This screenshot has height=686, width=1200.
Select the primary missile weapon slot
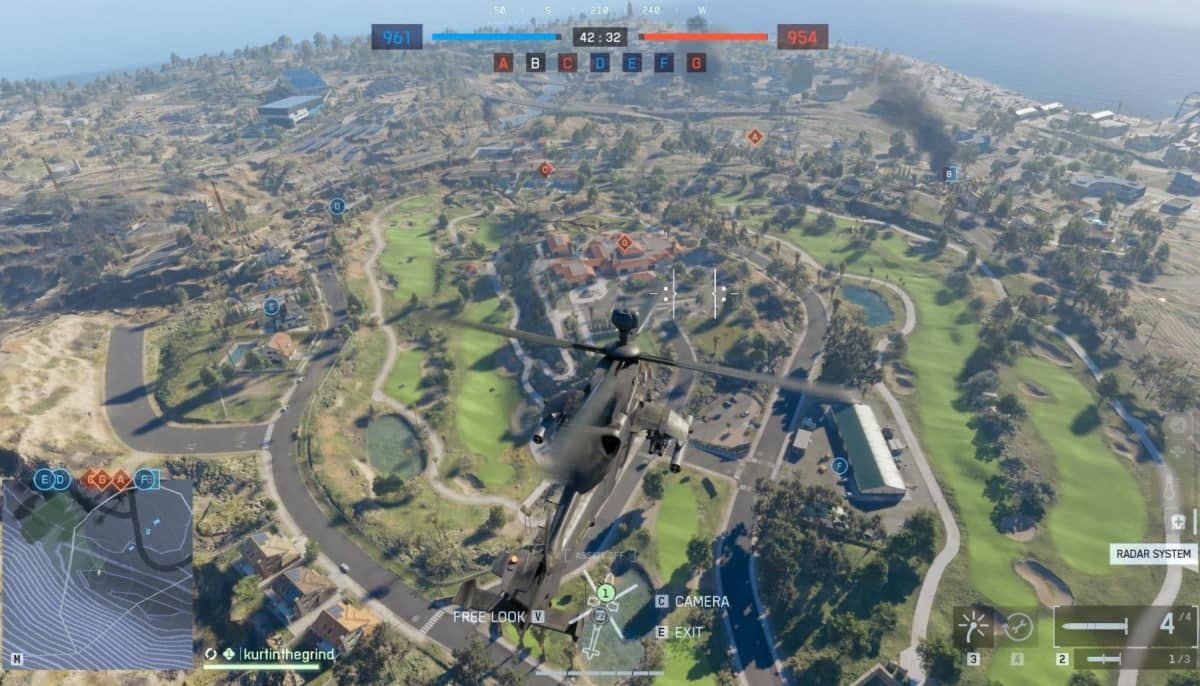coord(1124,627)
